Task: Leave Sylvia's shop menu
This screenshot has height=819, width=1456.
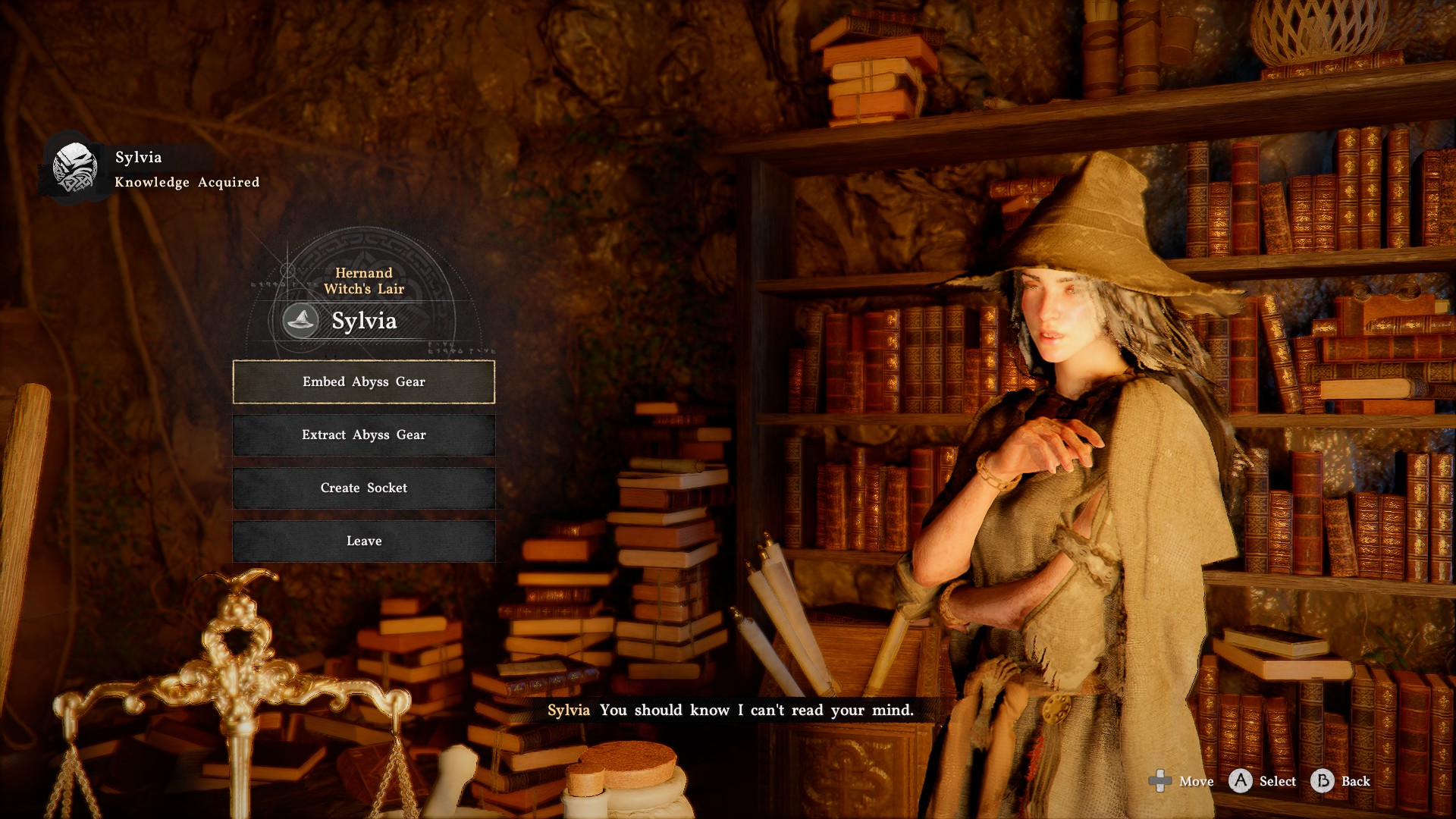Action: (364, 541)
